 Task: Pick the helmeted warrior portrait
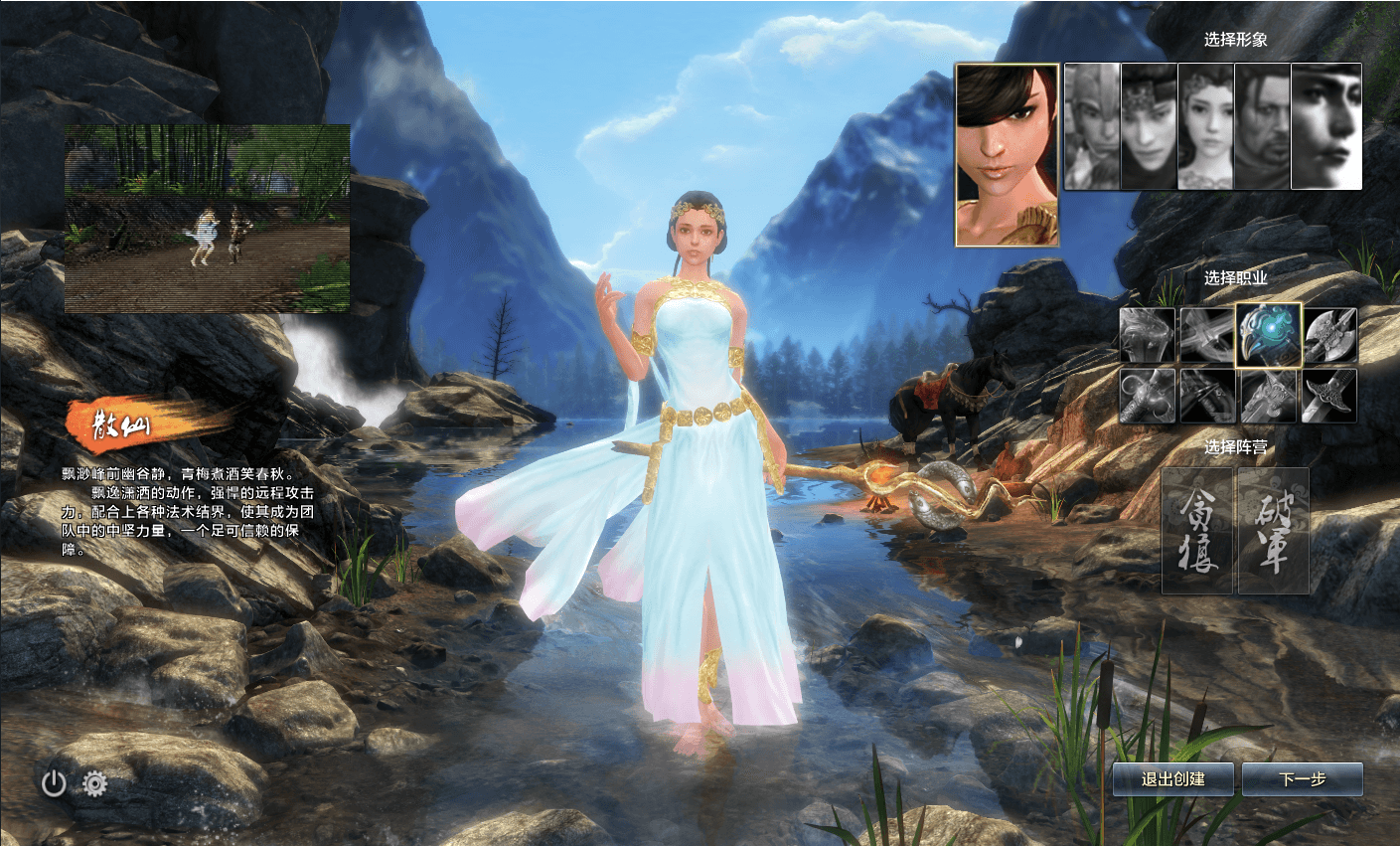1092,126
